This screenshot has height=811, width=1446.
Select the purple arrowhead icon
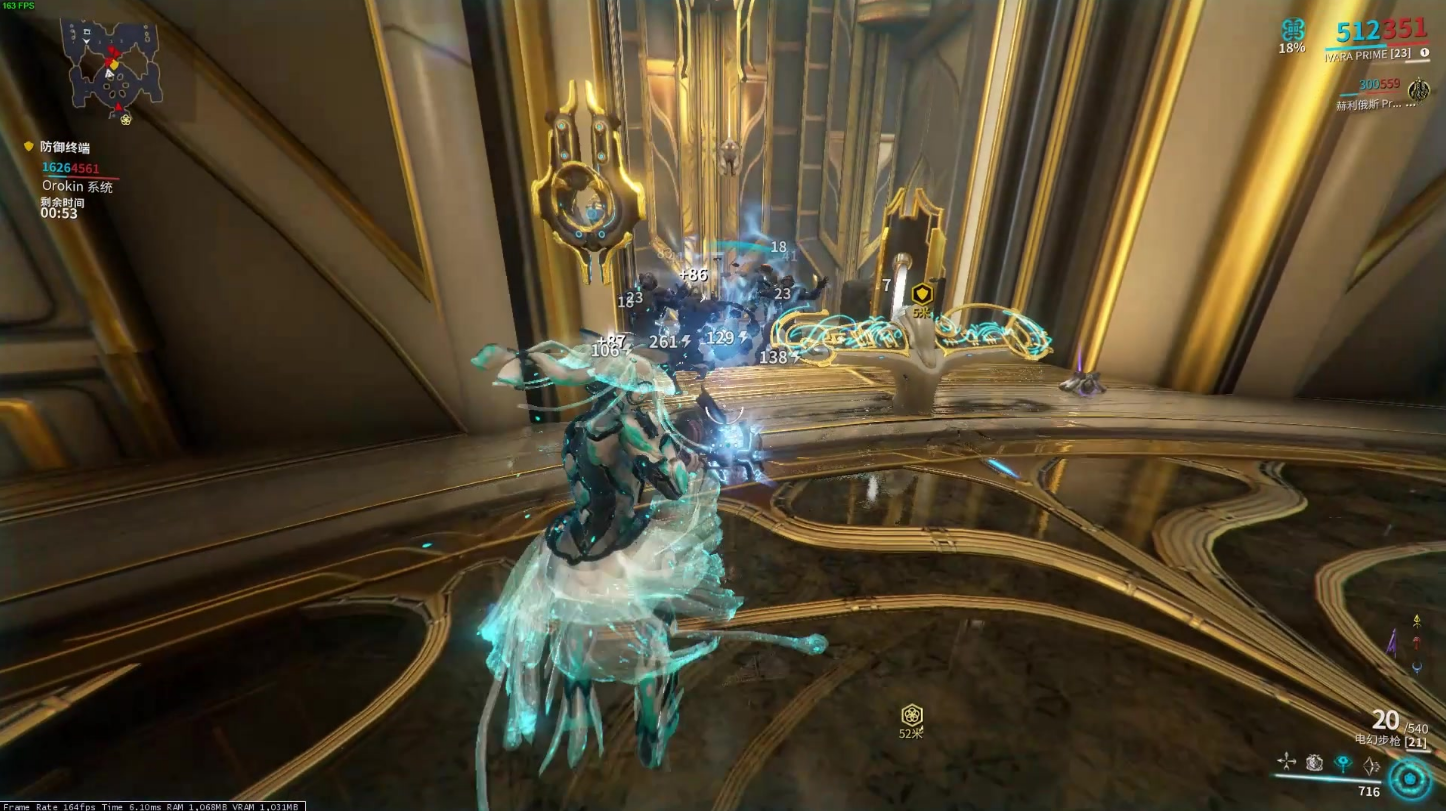(x=1394, y=643)
